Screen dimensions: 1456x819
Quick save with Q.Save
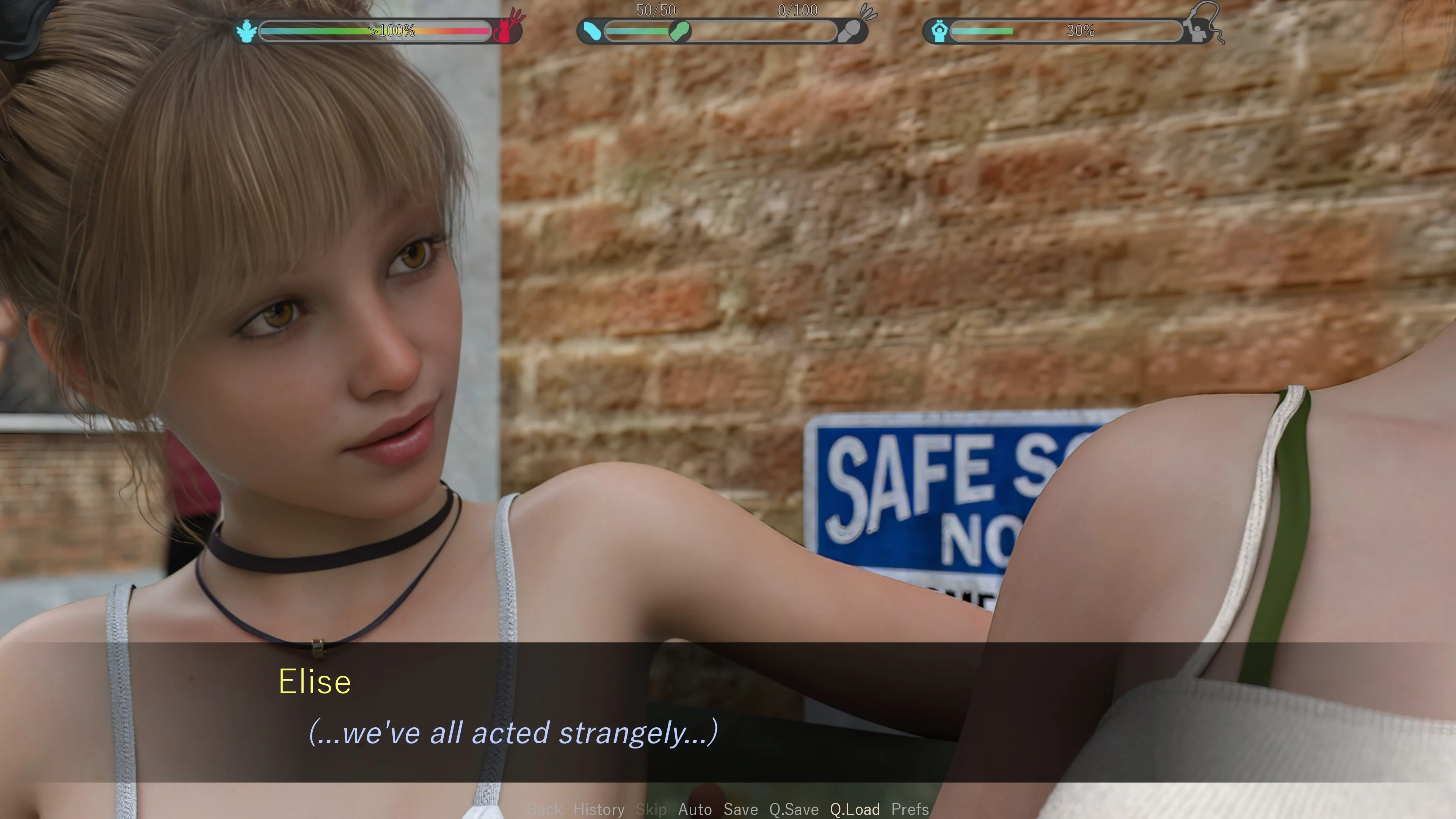coord(794,810)
